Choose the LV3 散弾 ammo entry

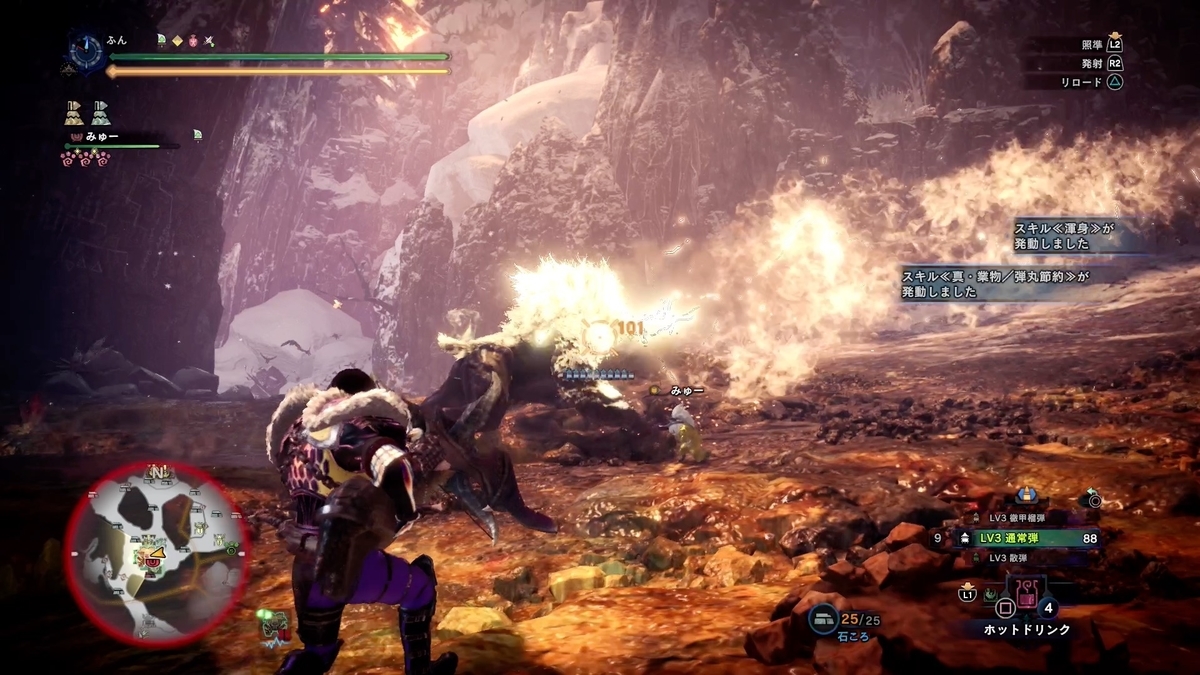click(1010, 557)
